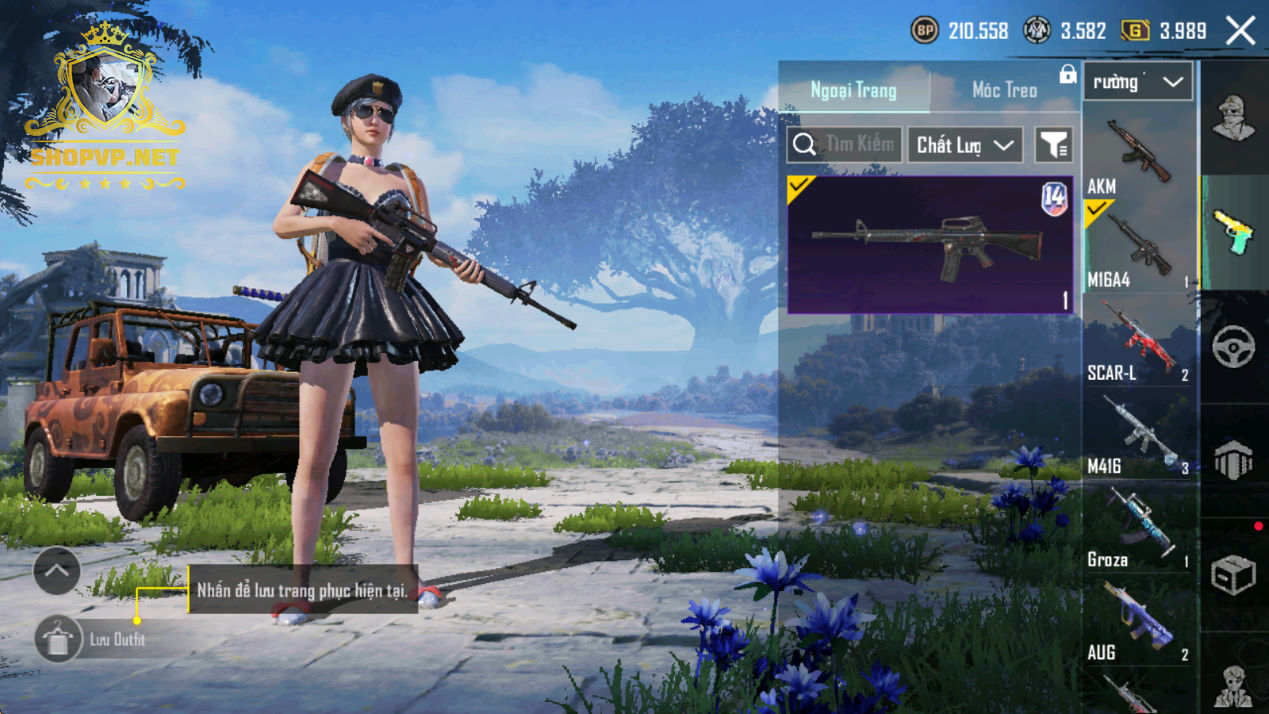Screen dimensions: 1269x714
Task: Open the vehicle steering wheel category
Action: 1233,346
